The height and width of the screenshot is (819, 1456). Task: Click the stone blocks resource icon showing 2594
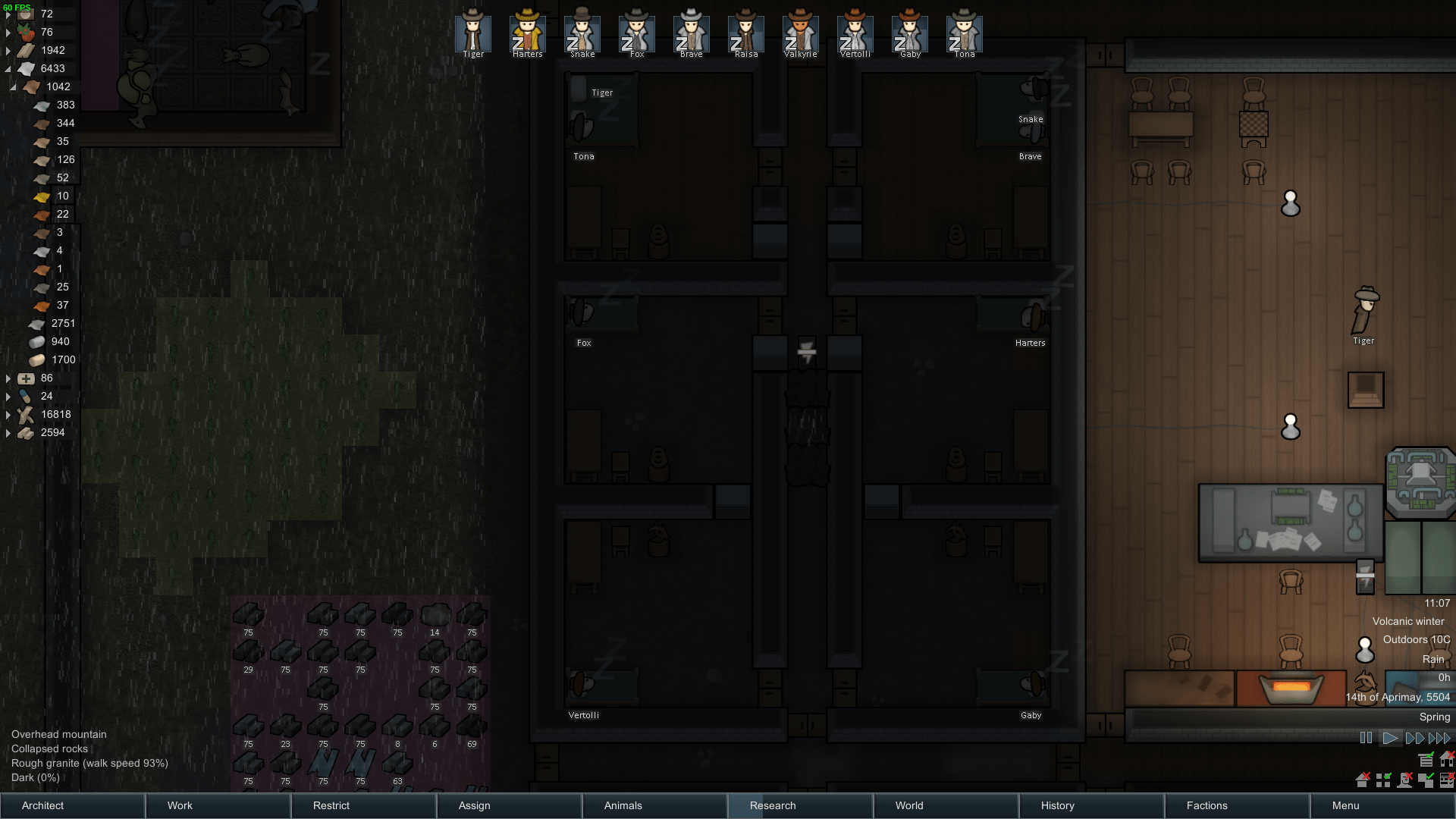click(25, 433)
